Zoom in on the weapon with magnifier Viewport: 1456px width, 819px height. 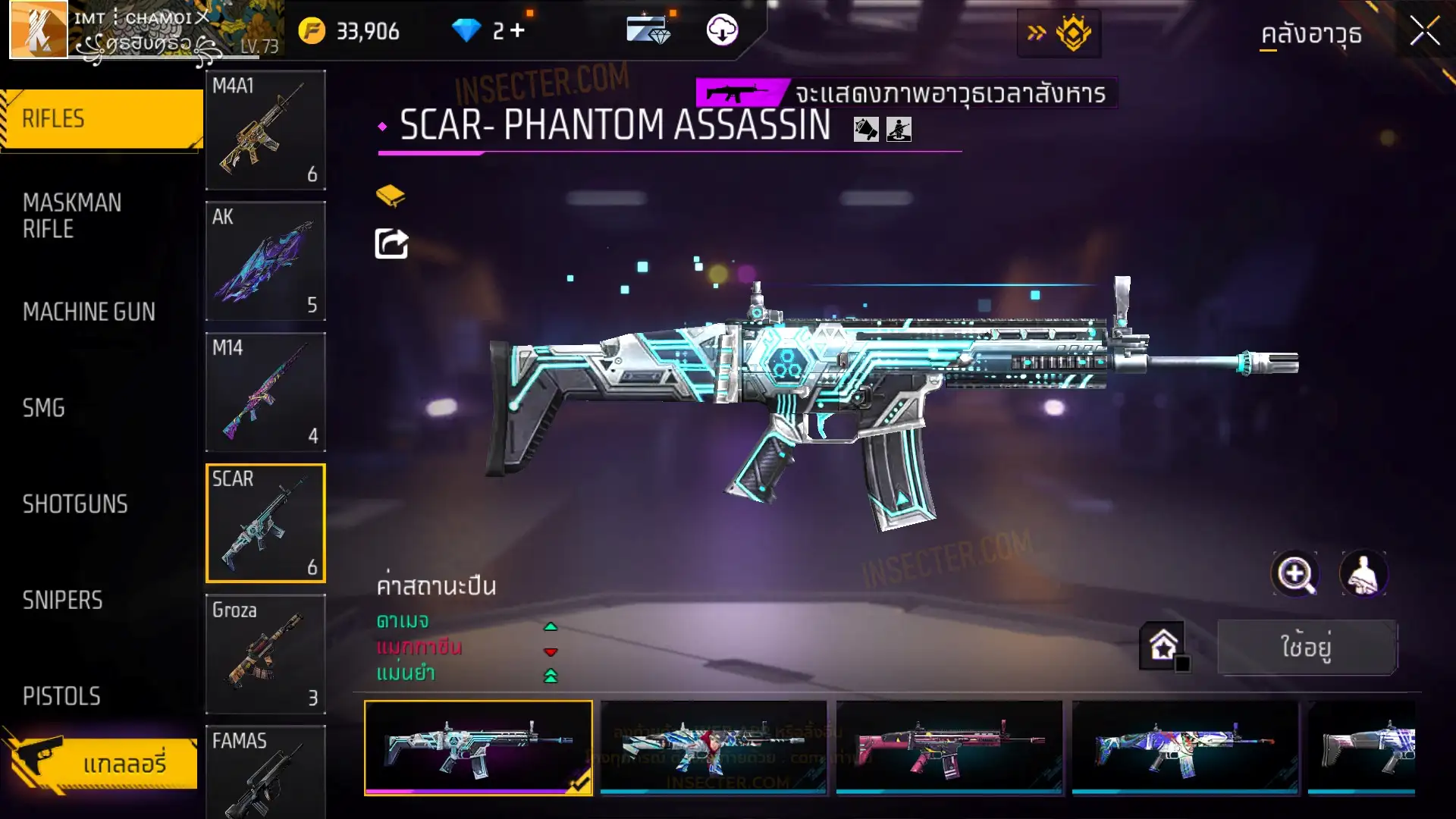pos(1294,574)
